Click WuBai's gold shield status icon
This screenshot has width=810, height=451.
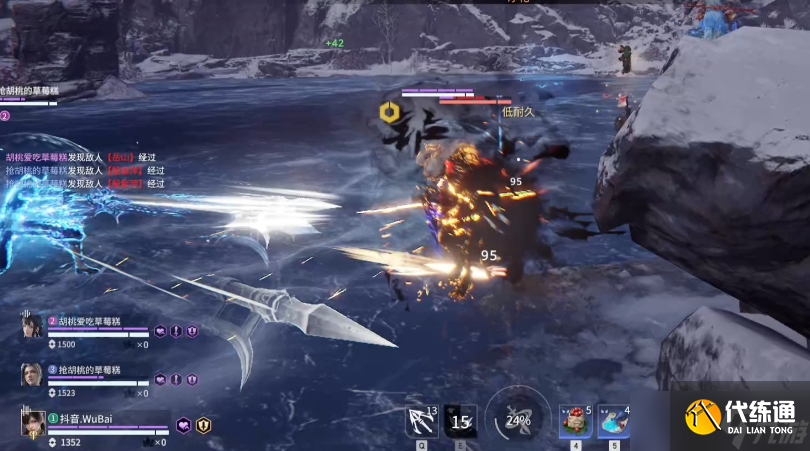[x=203, y=425]
